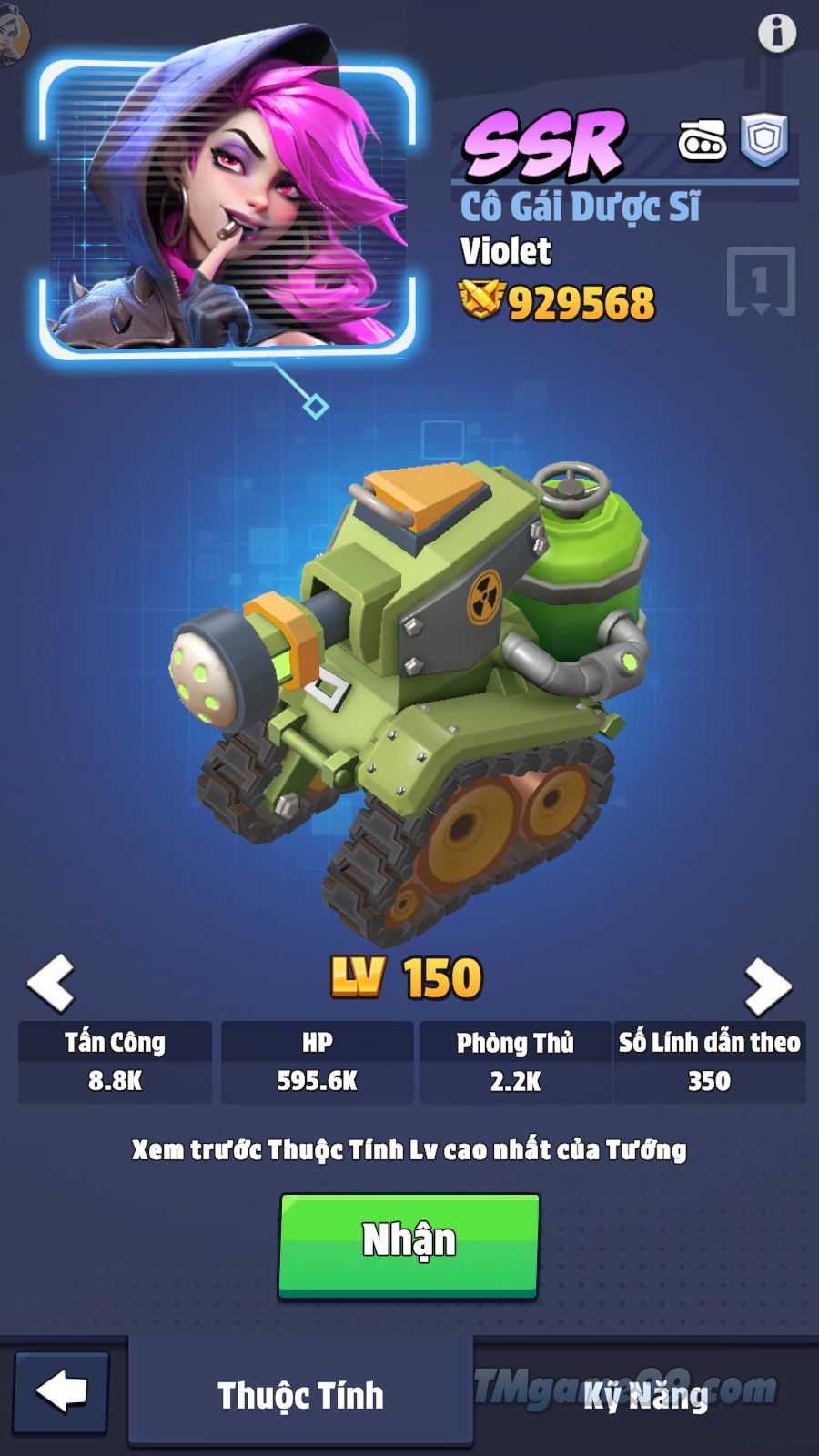819x1456 pixels.
Task: Open the info icon at top right
Action: [776, 34]
